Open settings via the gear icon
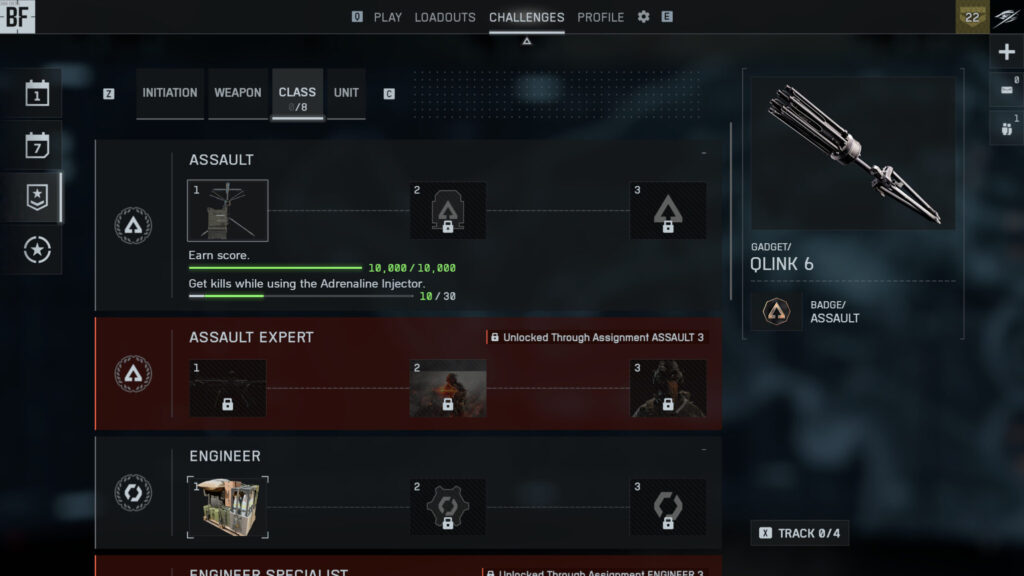1024x576 pixels. (x=643, y=17)
